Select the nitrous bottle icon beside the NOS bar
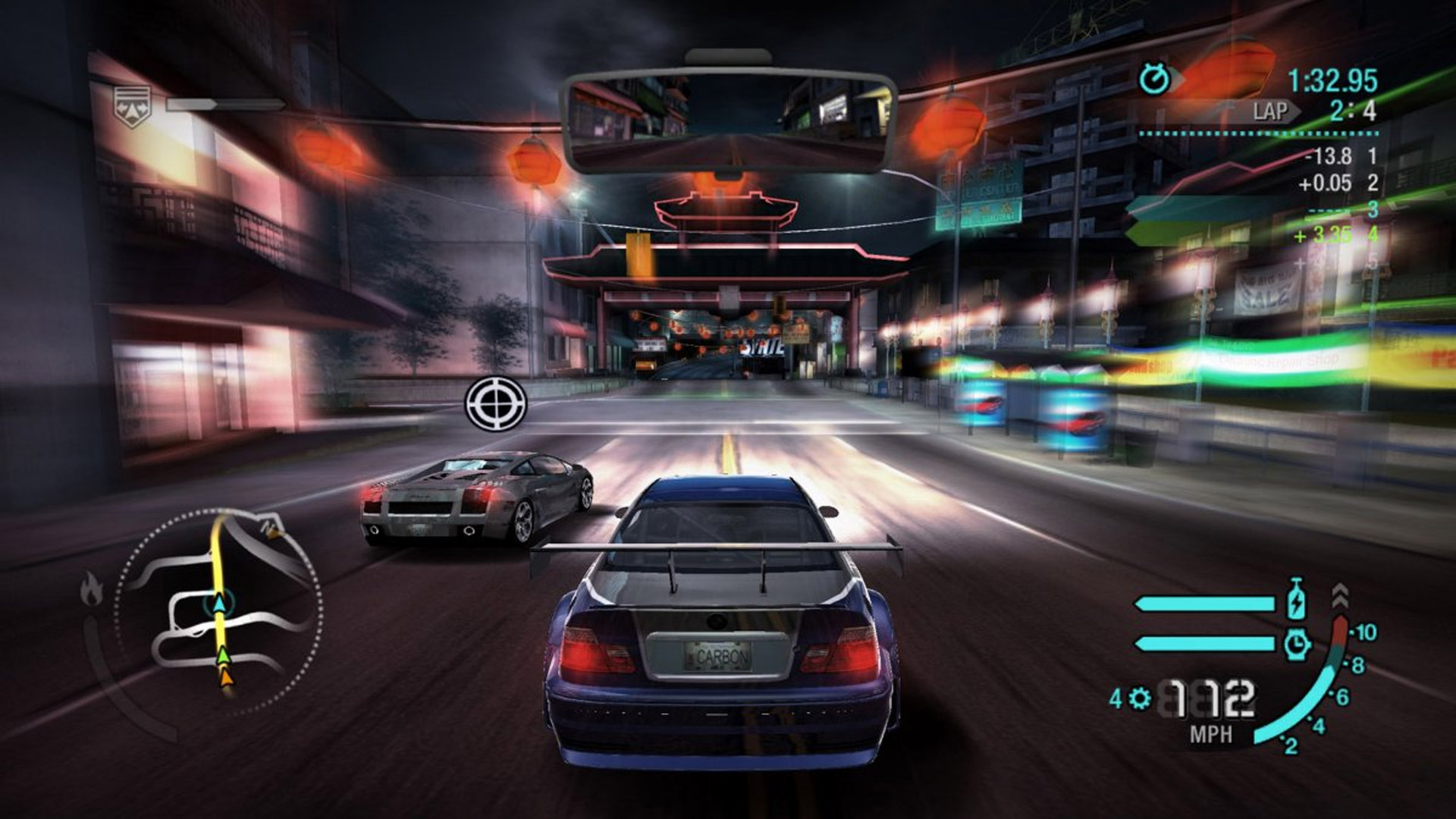 1296,601
